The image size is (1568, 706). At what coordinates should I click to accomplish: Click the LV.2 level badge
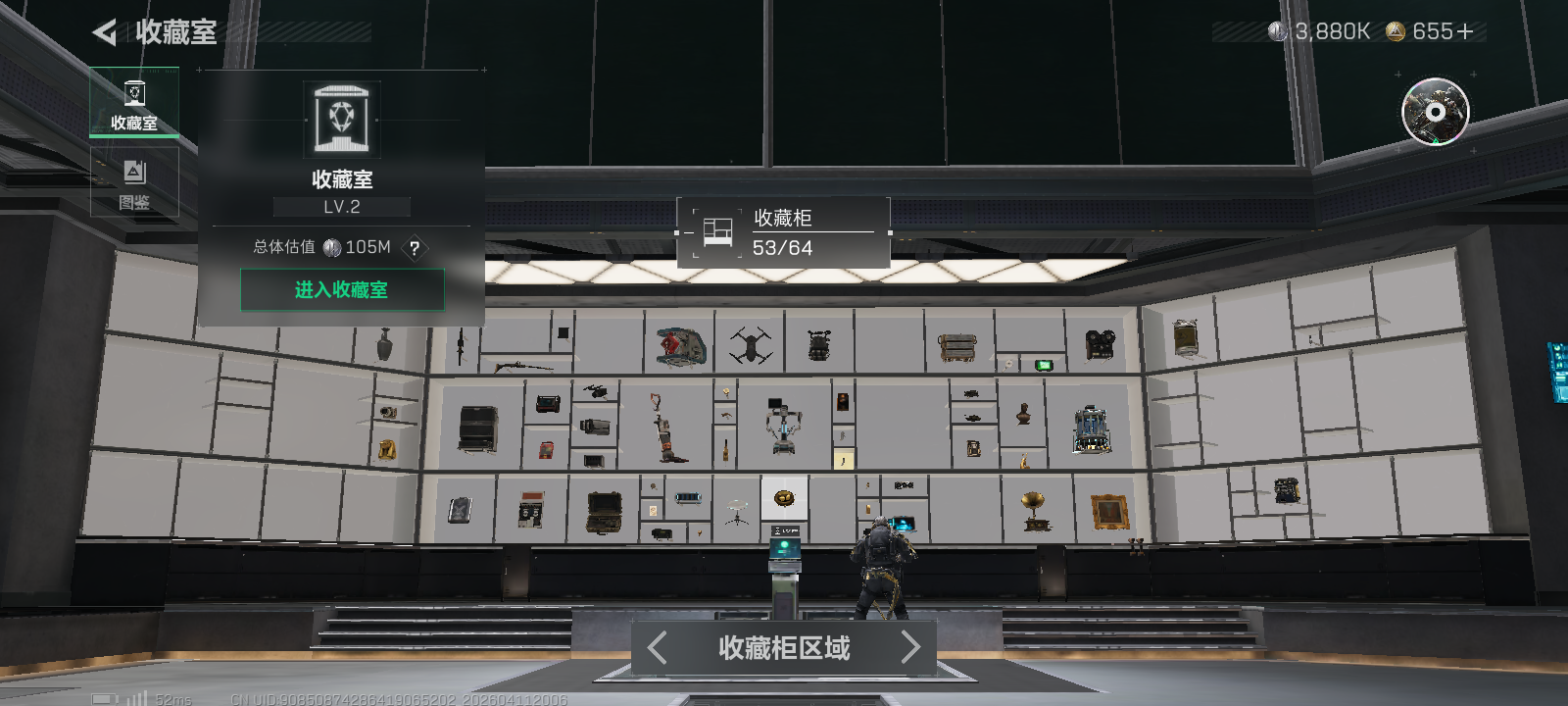click(x=341, y=206)
